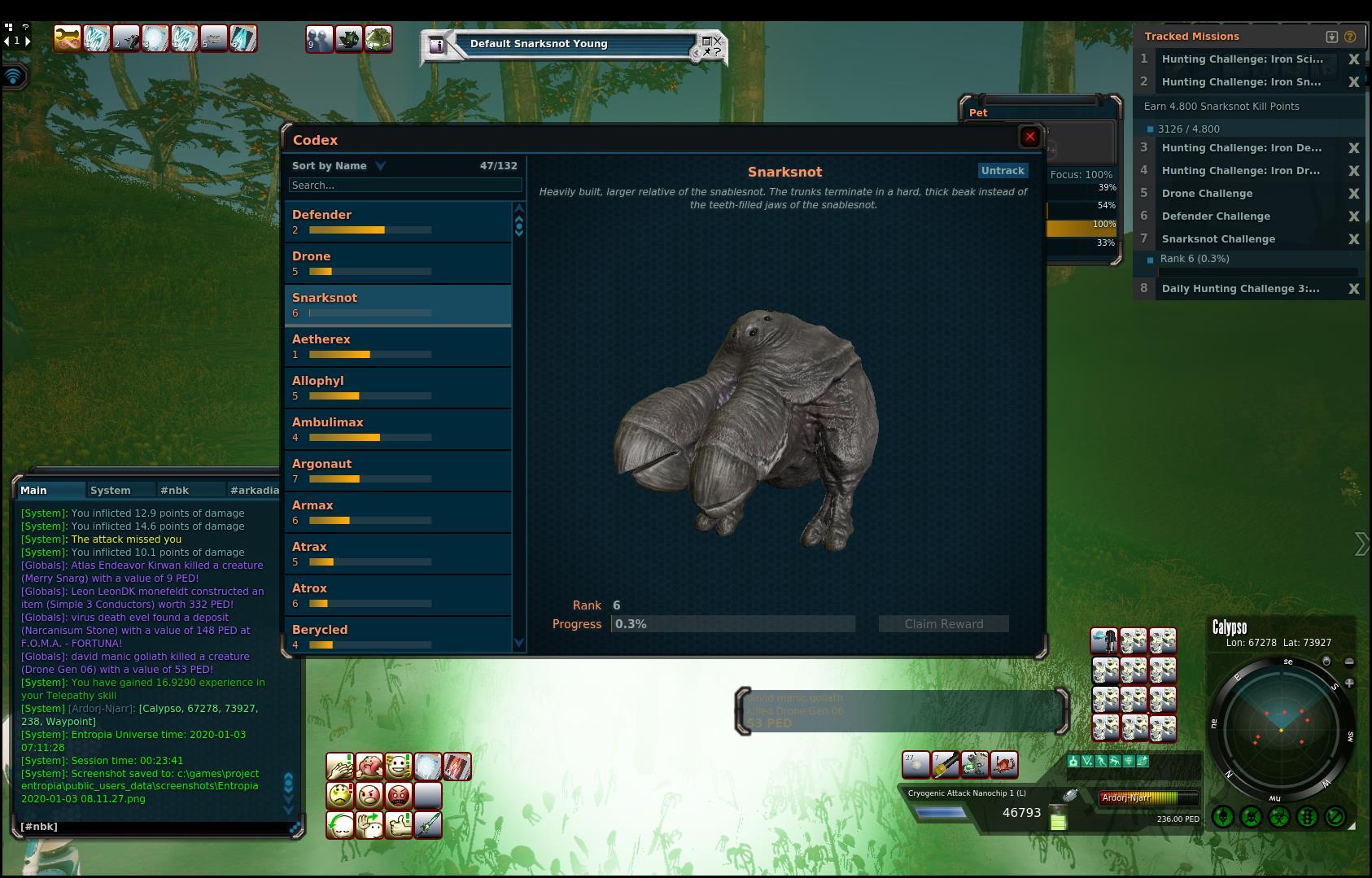Image resolution: width=1372 pixels, height=878 pixels.
Task: Show the Argonaut codex entry
Action: click(398, 470)
